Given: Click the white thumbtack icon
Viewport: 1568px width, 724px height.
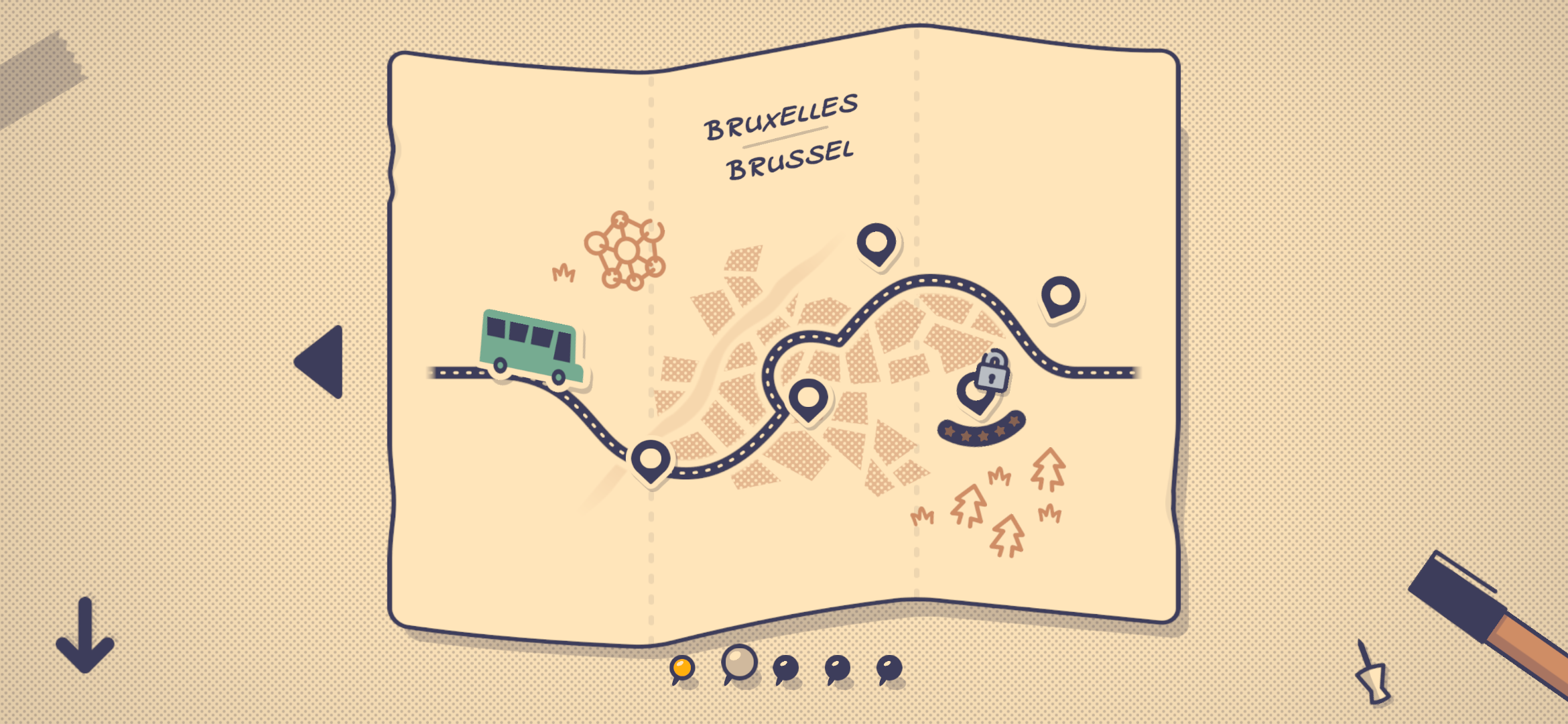Looking at the screenshot, I should point(1372,677).
